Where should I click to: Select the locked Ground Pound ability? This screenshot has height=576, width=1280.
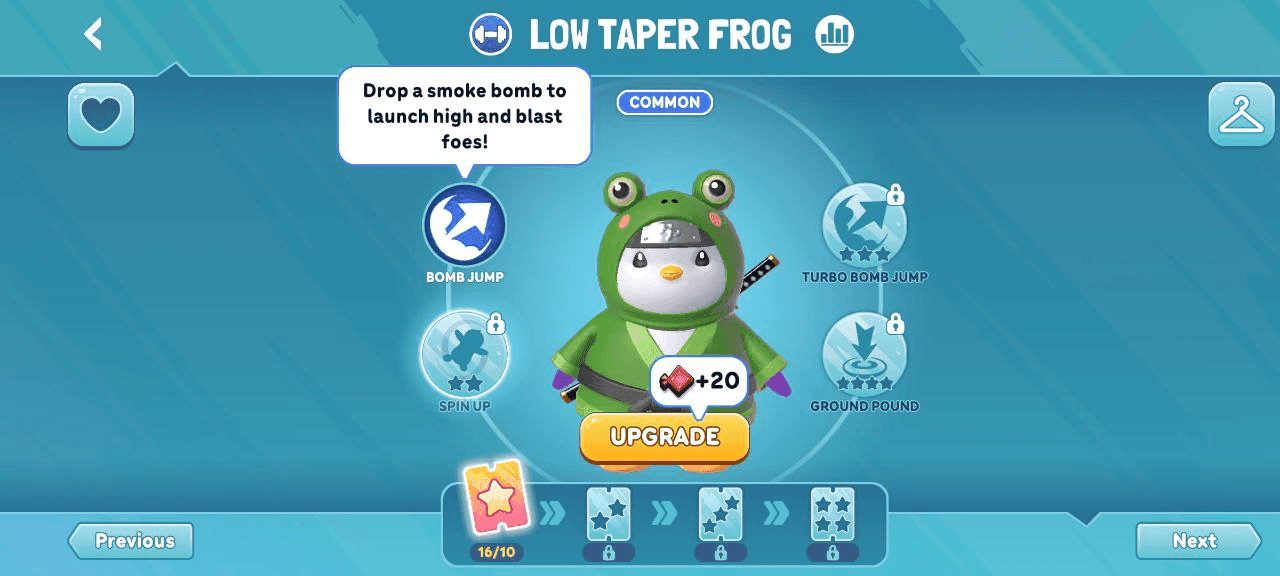pyautogui.click(x=864, y=354)
